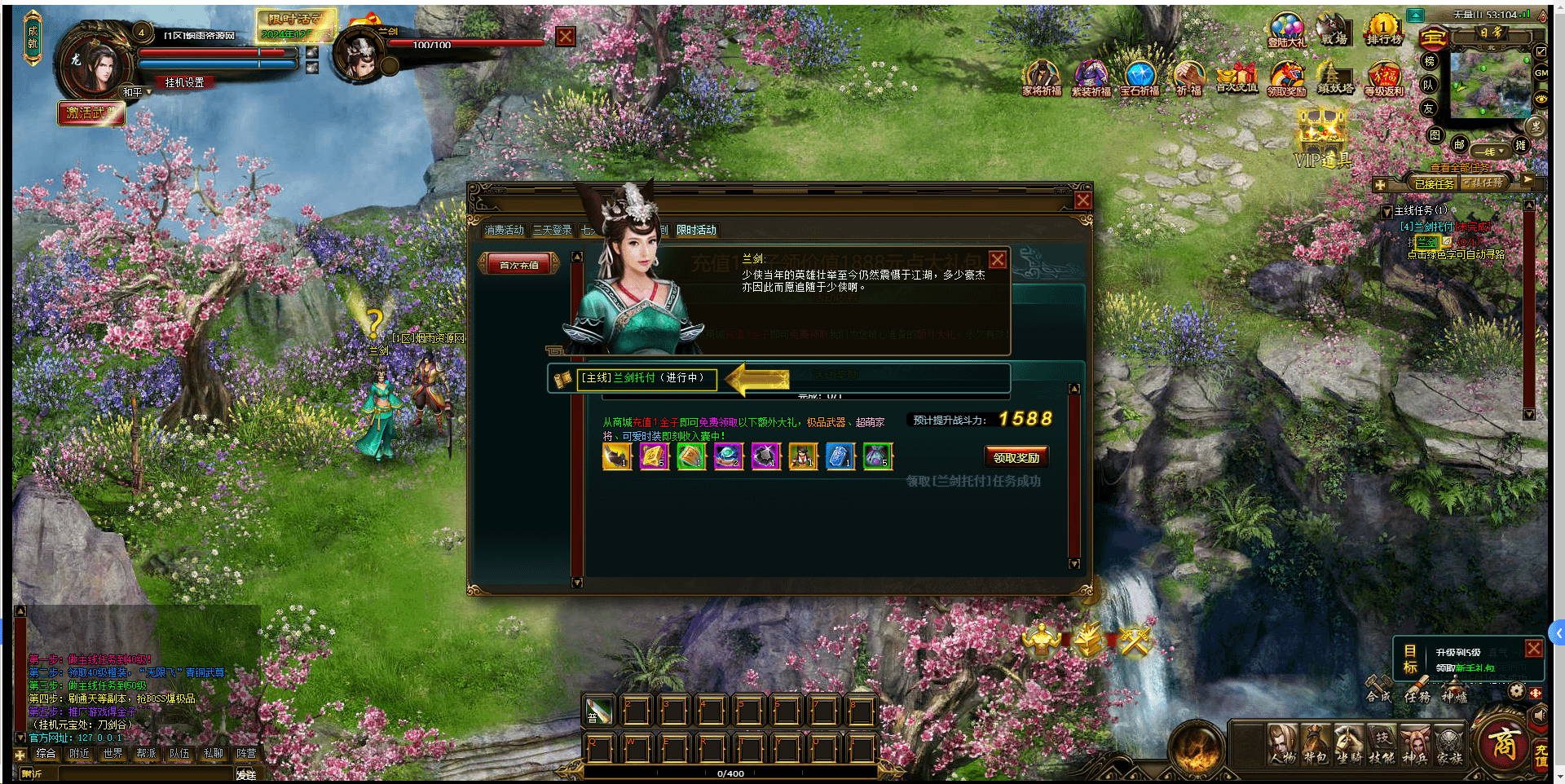1565x784 pixels.
Task: Close the 目标 goal tip panel
Action: [1533, 649]
